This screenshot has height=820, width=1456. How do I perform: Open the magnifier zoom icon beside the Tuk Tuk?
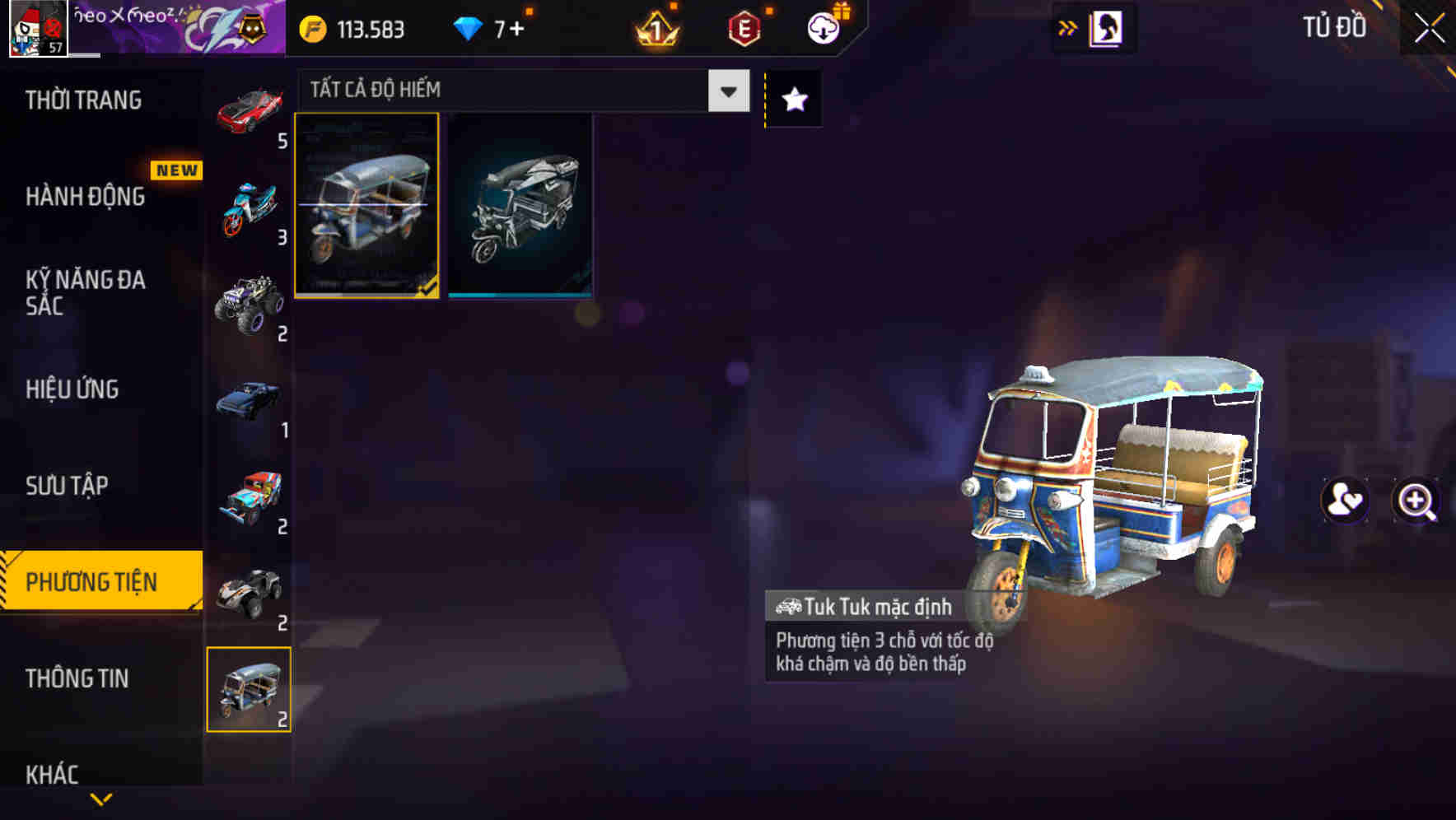(x=1415, y=501)
